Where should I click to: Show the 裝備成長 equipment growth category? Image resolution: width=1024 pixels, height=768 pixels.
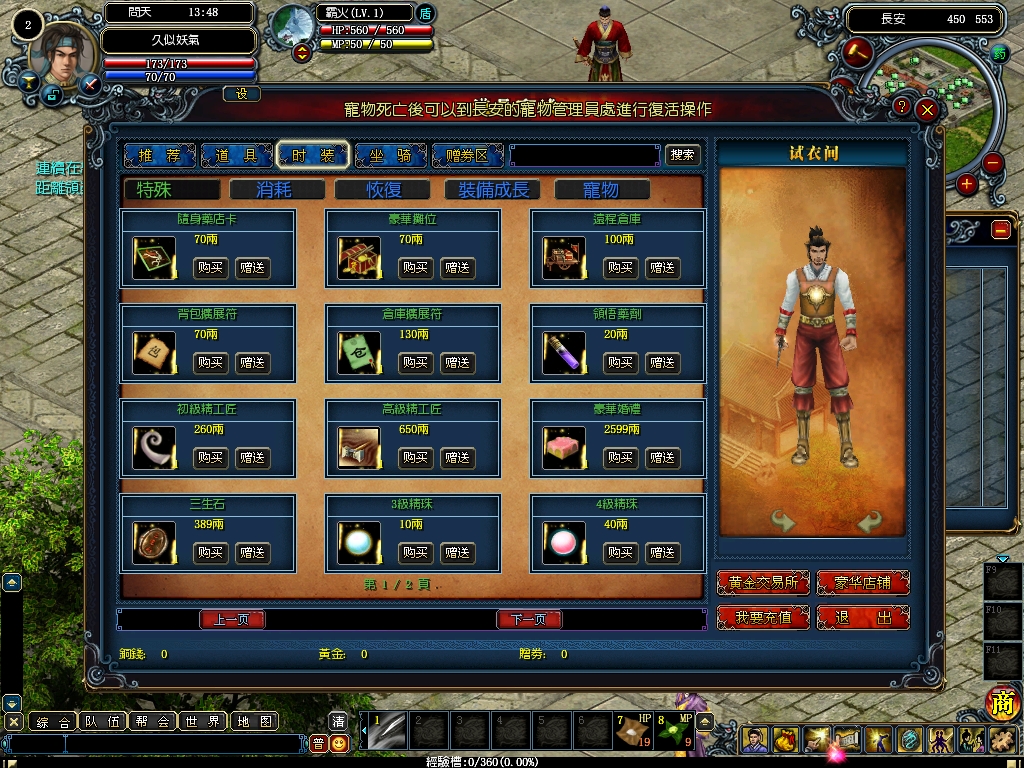493,190
